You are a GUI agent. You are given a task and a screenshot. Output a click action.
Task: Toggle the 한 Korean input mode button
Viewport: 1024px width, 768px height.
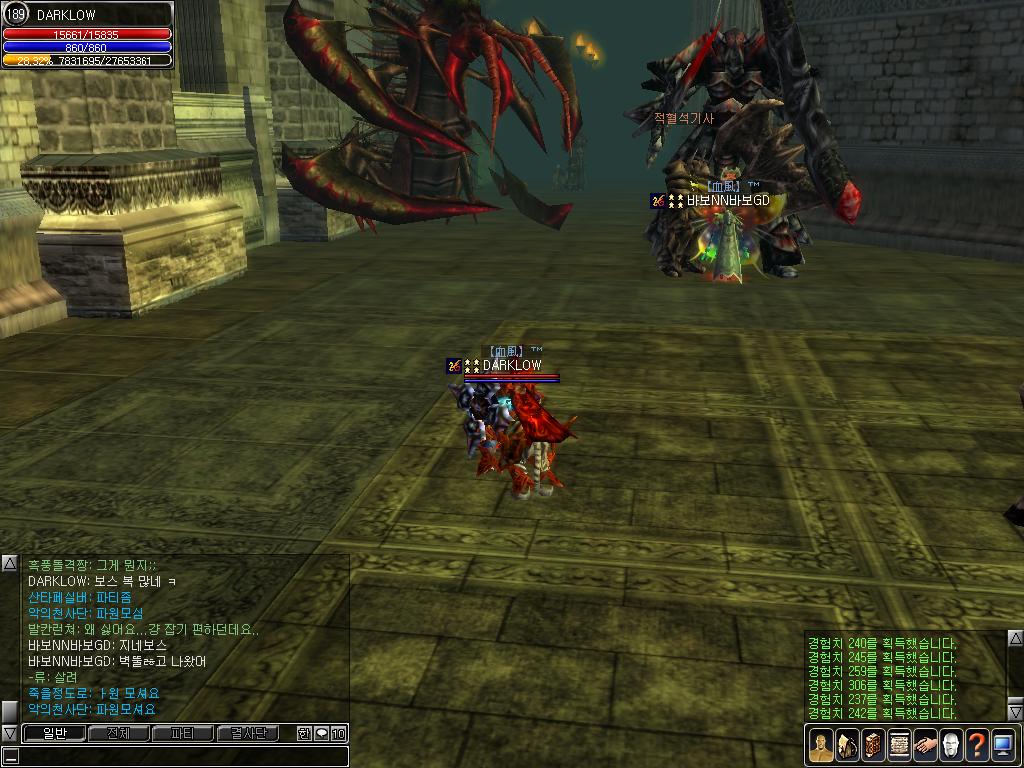pyautogui.click(x=304, y=733)
